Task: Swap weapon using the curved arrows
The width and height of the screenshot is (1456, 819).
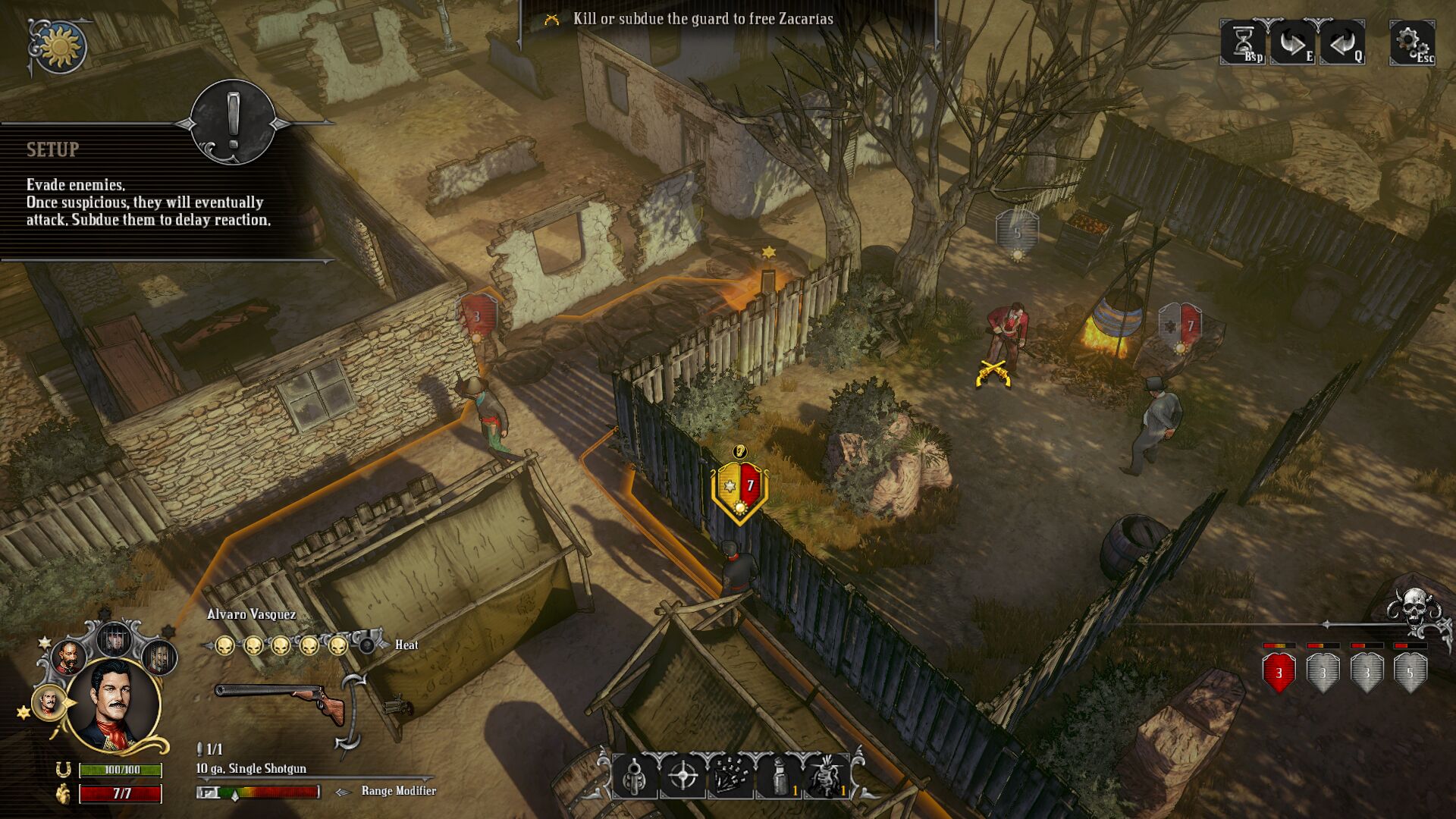Action: pyautogui.click(x=353, y=713)
